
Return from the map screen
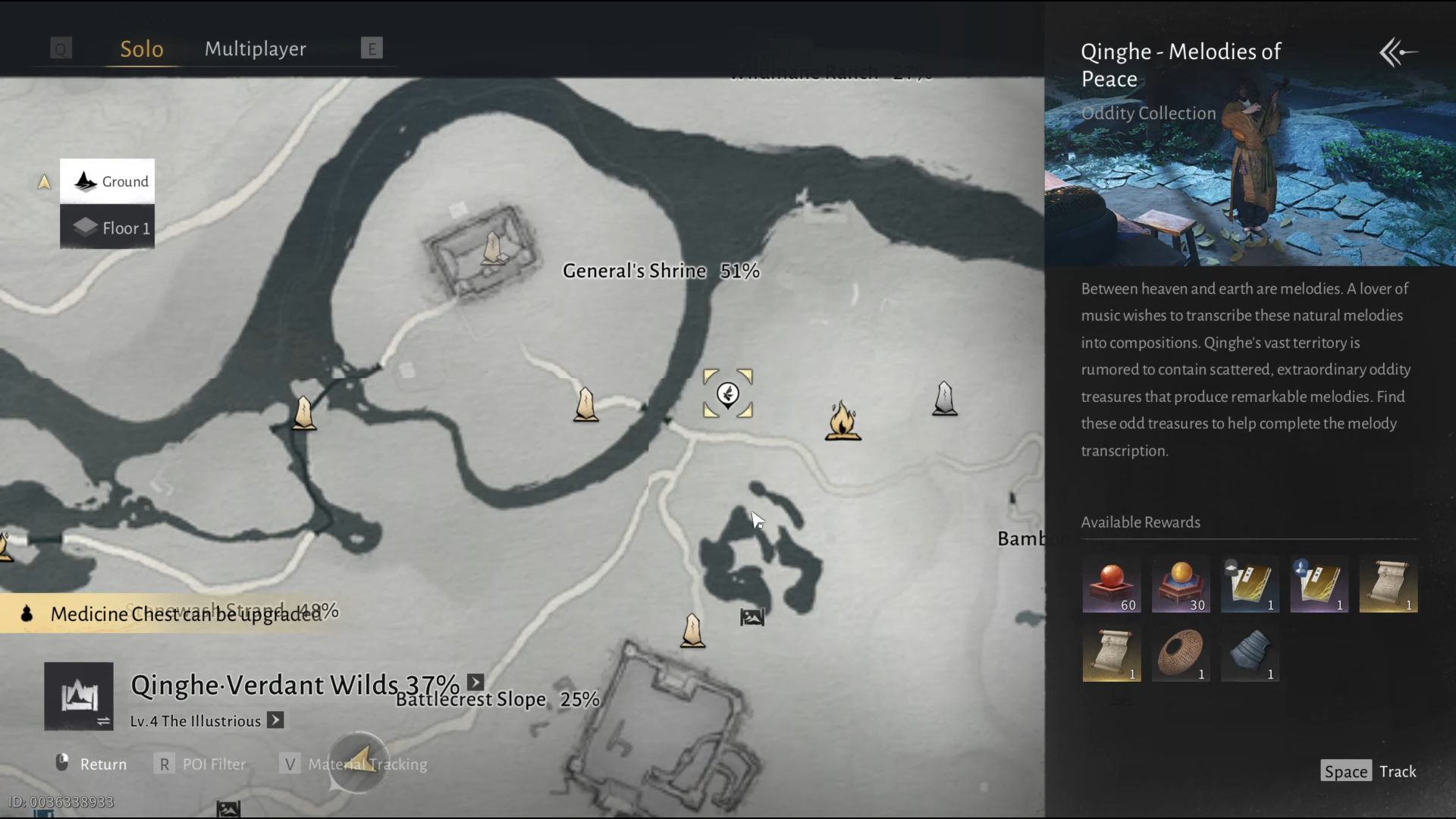pyautogui.click(x=91, y=764)
